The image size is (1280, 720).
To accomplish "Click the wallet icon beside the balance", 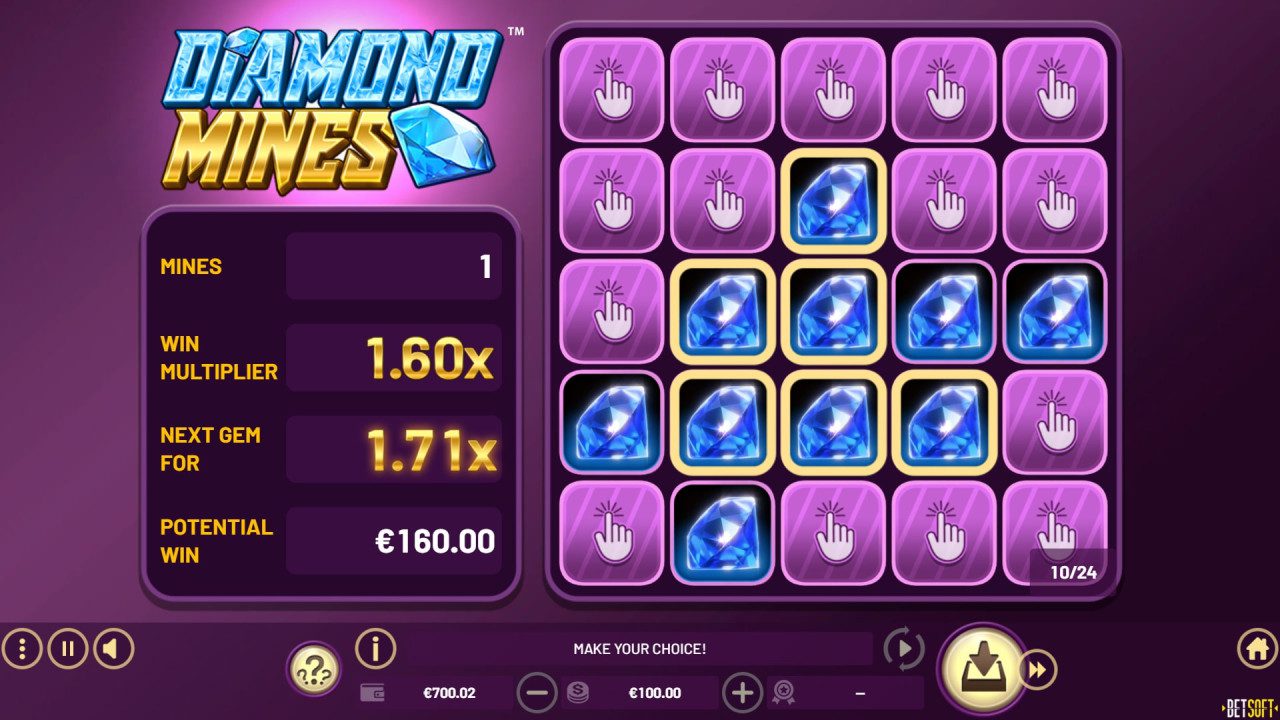I will point(375,692).
